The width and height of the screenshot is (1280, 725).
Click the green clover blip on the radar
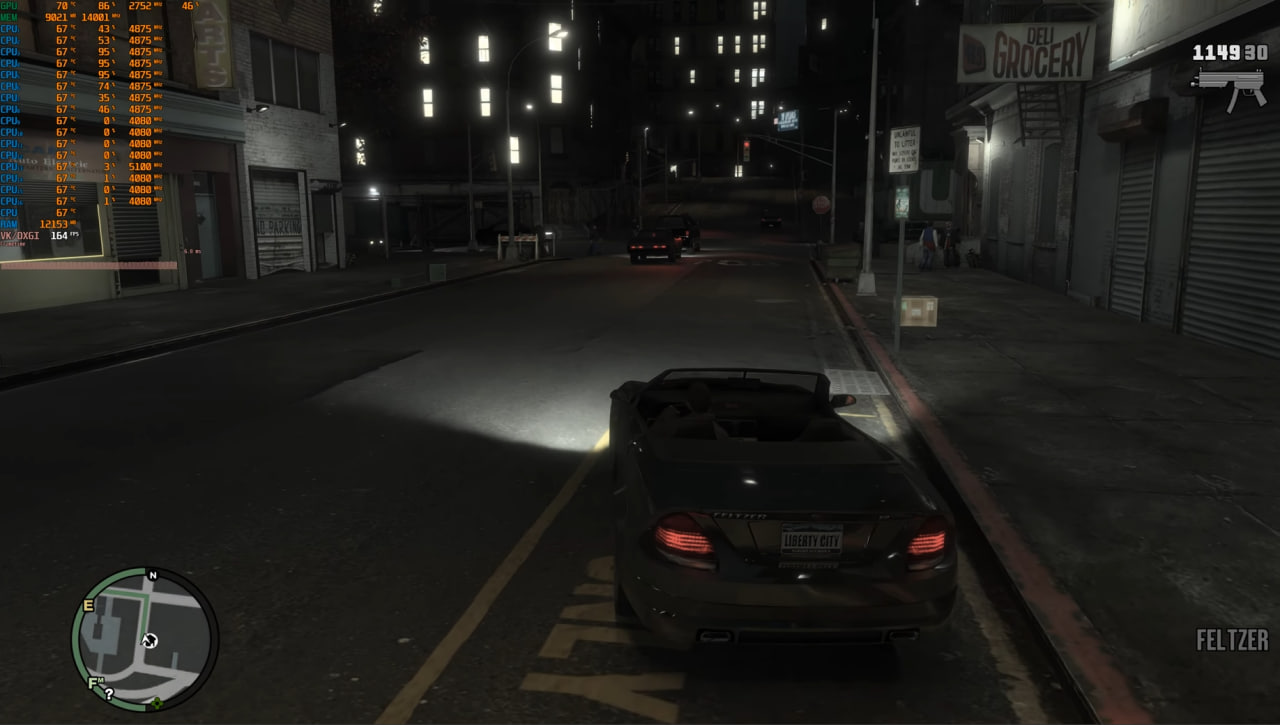pos(156,703)
